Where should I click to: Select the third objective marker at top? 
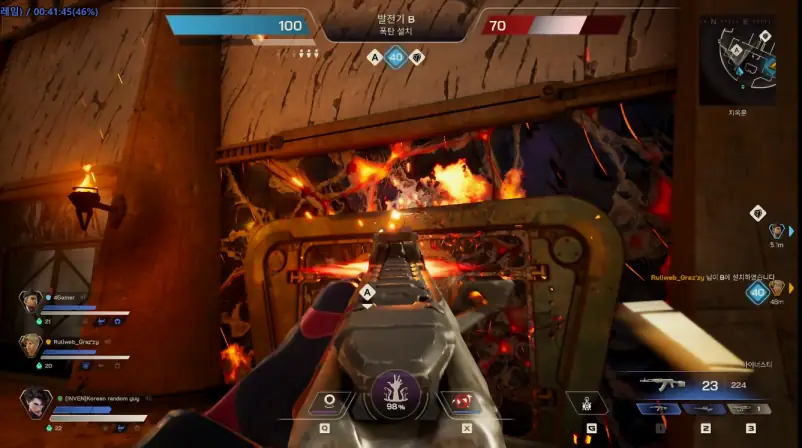pyautogui.click(x=417, y=58)
